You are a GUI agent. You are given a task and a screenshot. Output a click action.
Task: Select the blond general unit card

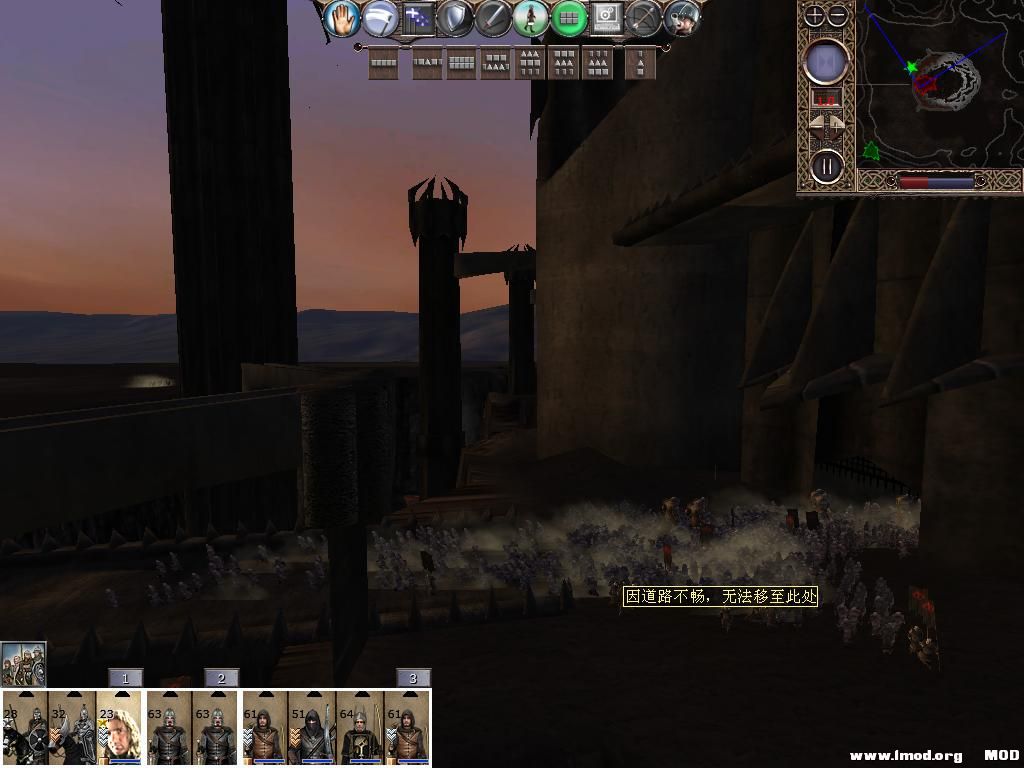tap(119, 728)
